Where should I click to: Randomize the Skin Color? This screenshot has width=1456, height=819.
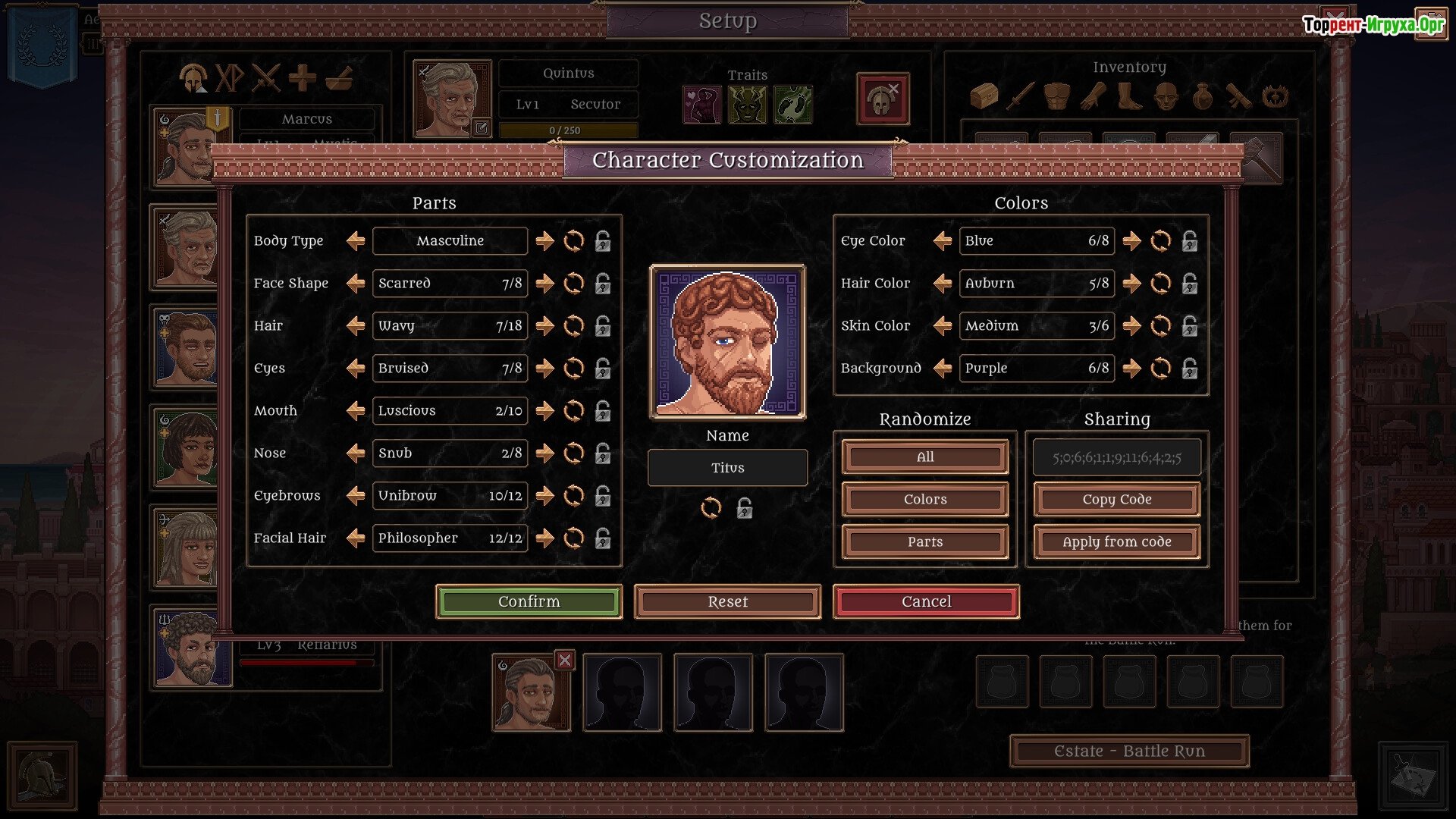(x=1160, y=326)
